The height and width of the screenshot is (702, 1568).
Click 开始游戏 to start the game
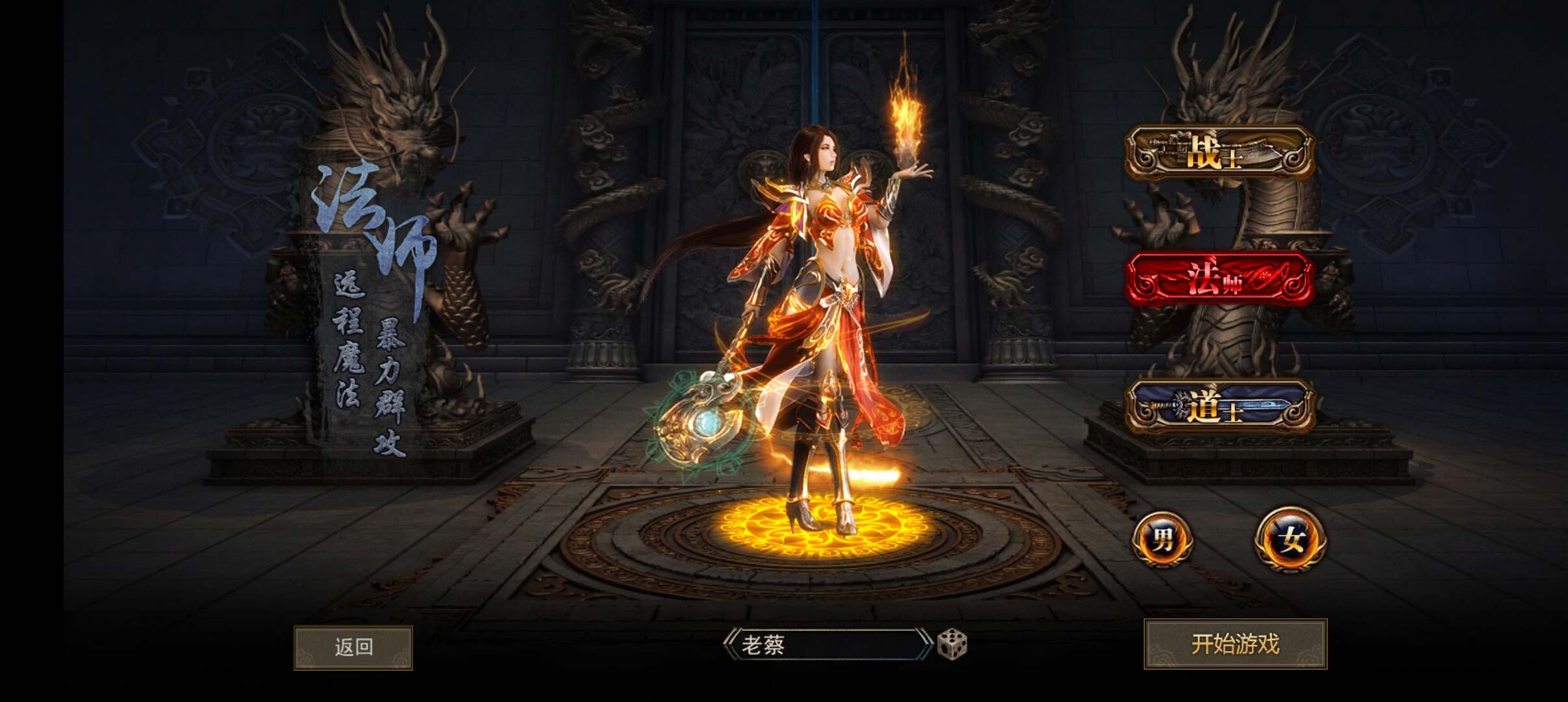[x=1235, y=644]
